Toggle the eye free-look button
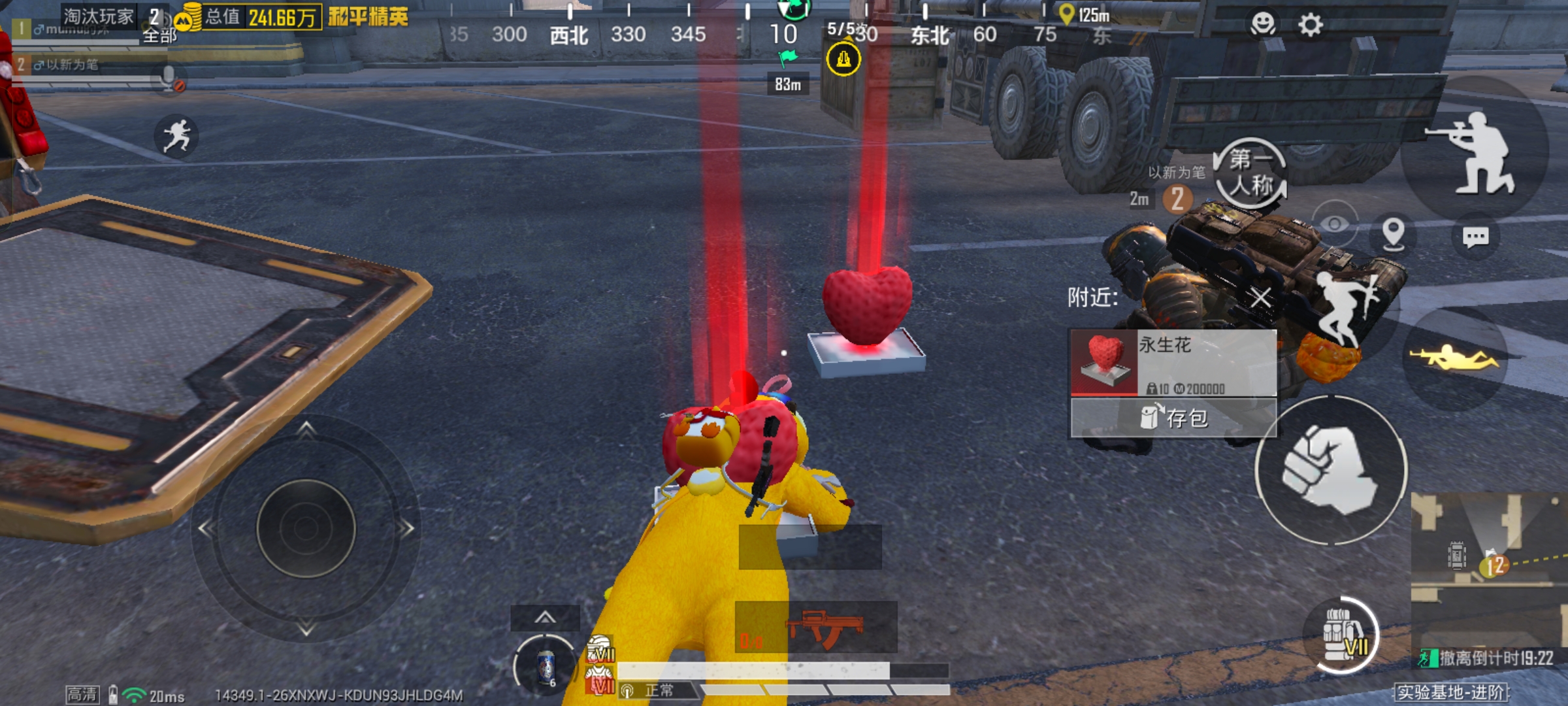 pos(1334,224)
